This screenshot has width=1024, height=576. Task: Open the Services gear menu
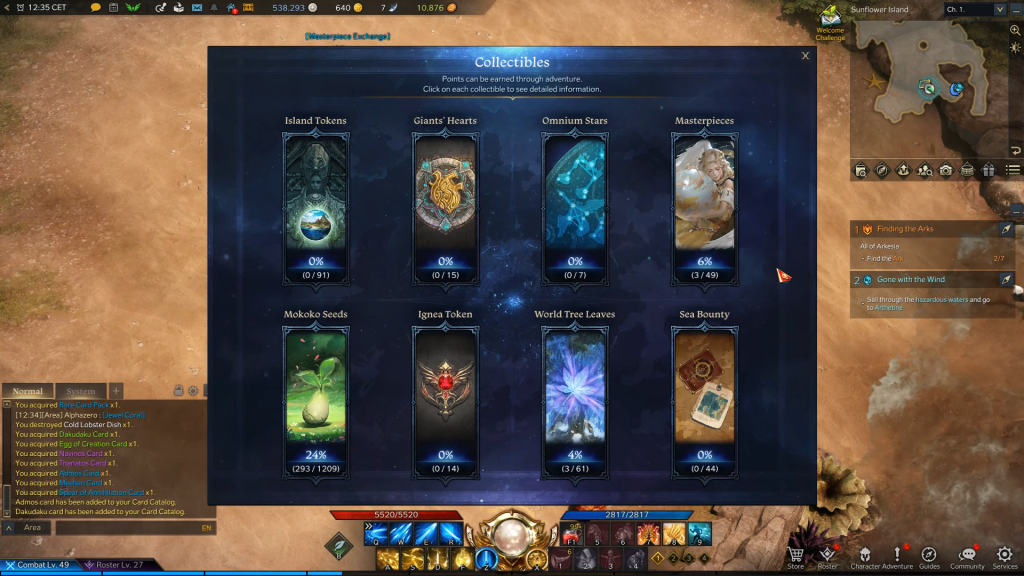1004,557
